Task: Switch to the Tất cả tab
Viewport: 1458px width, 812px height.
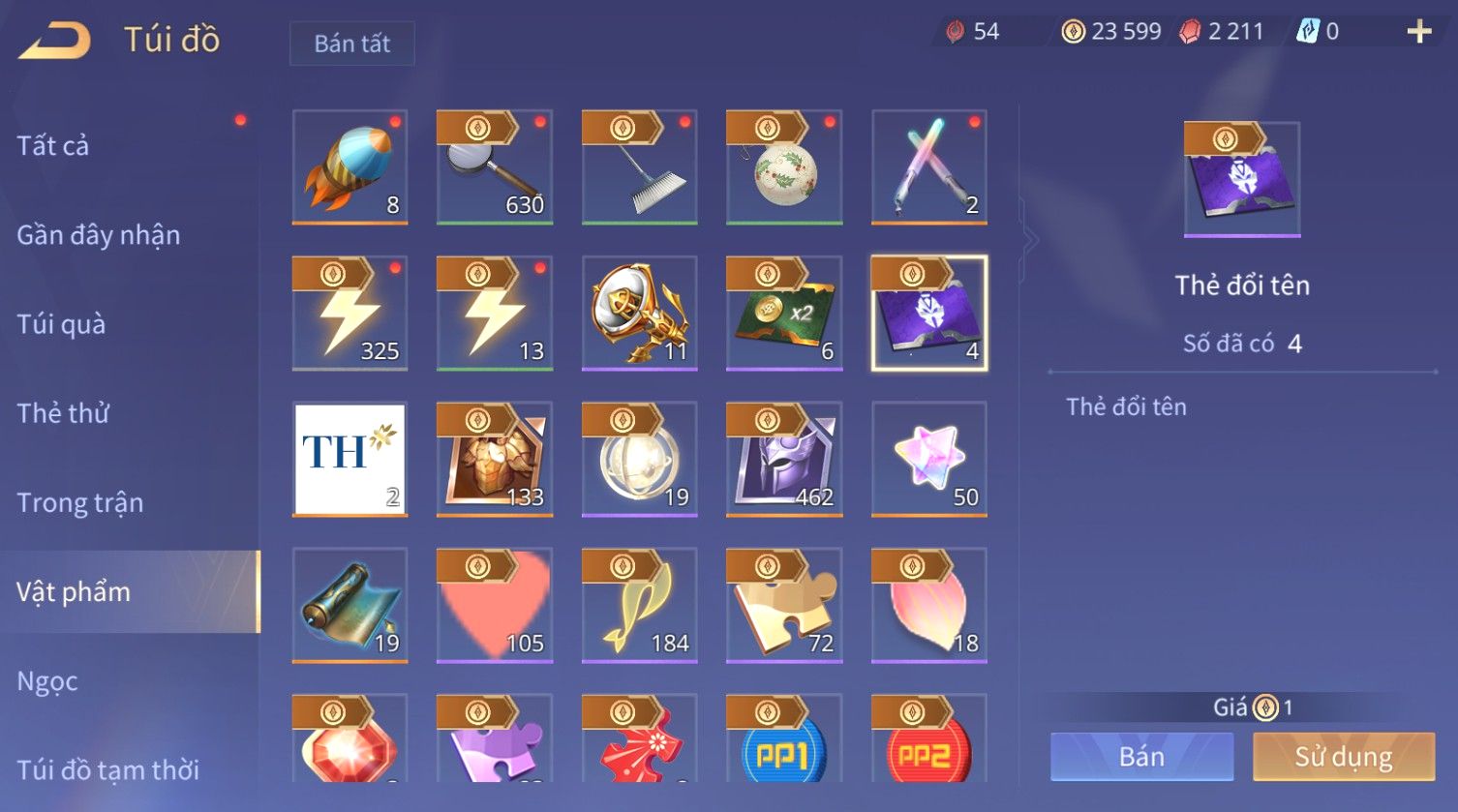Action: 53,146
